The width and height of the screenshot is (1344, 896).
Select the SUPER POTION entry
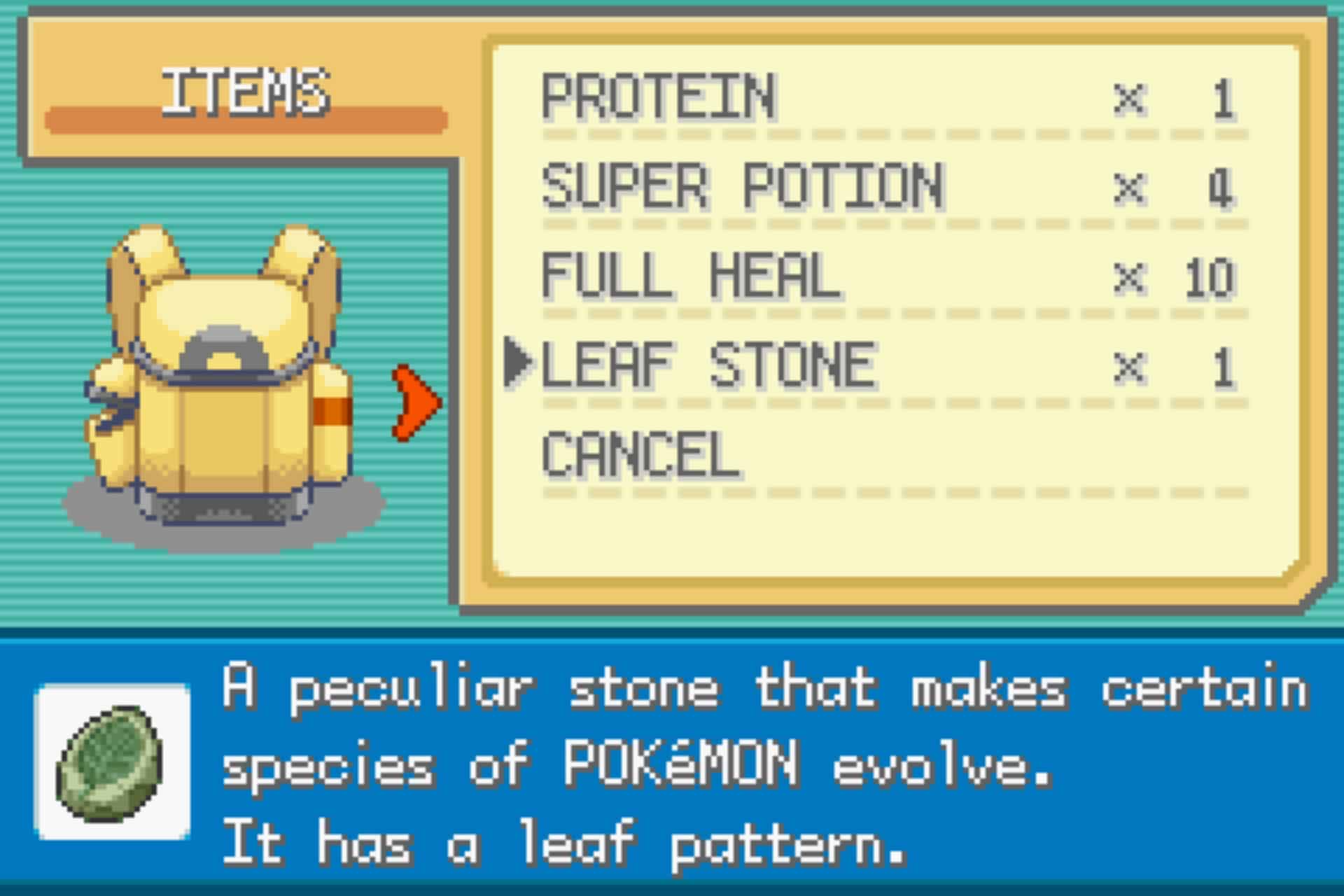742,185
